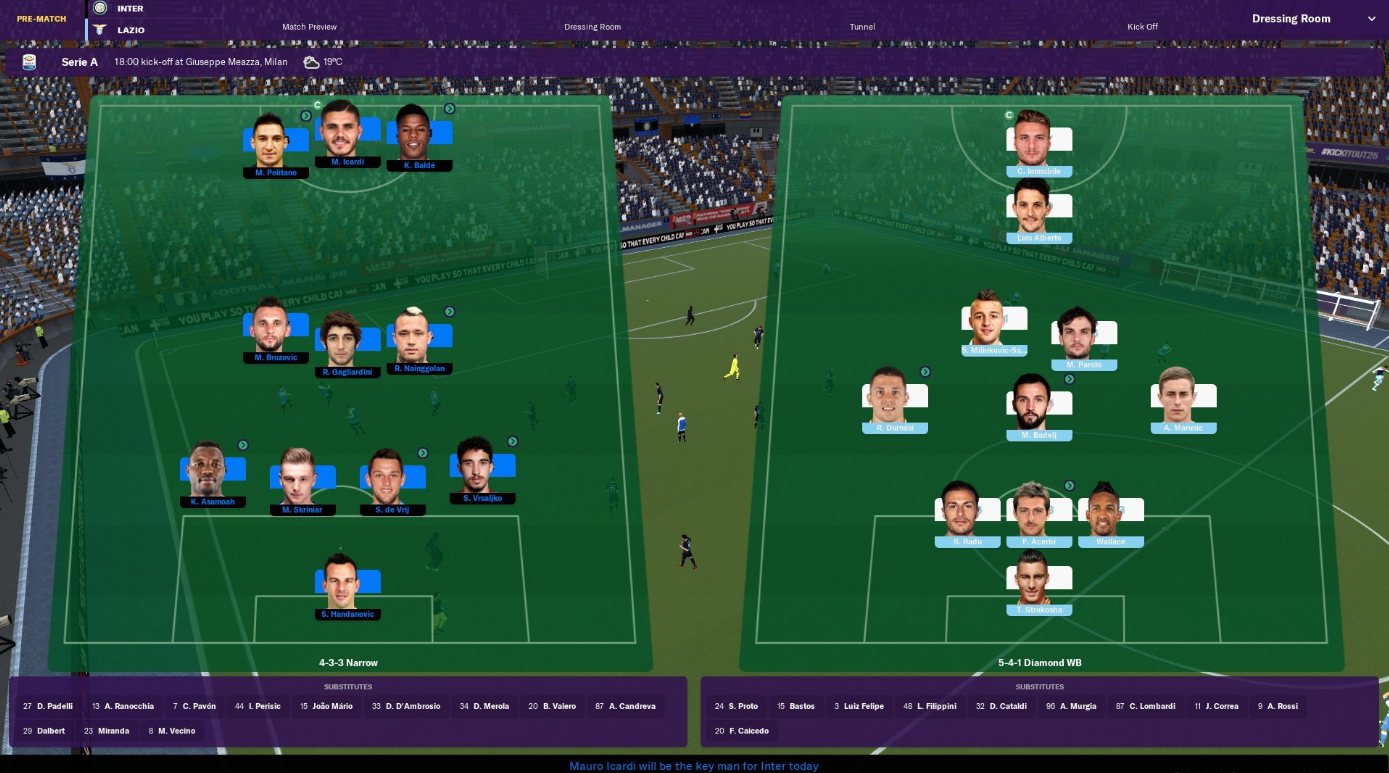This screenshot has height=773, width=1389.
Task: Select S. Handanovic's goalkeeper kit
Action: tap(347, 581)
